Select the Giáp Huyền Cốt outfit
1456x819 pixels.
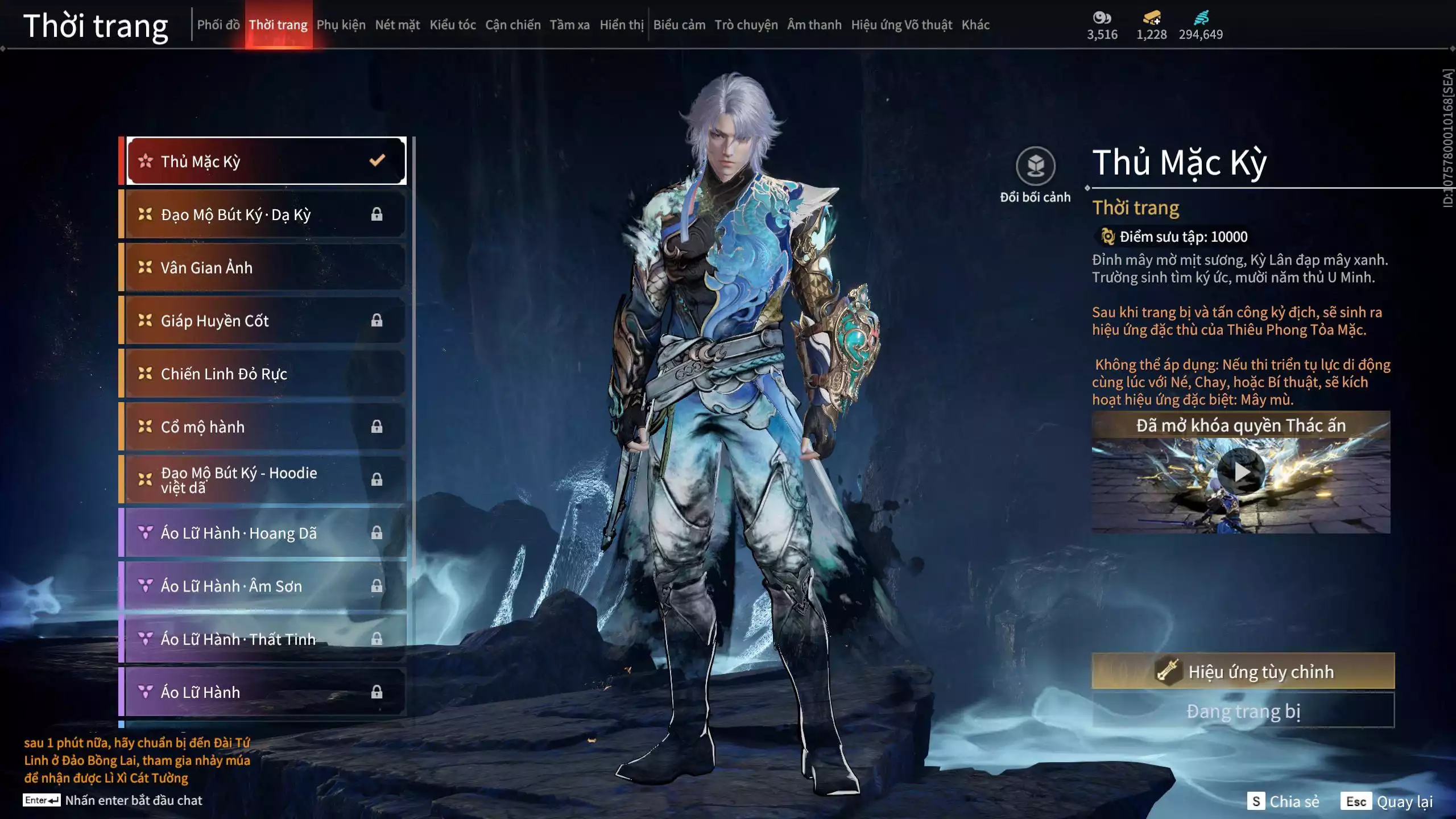coord(266,321)
